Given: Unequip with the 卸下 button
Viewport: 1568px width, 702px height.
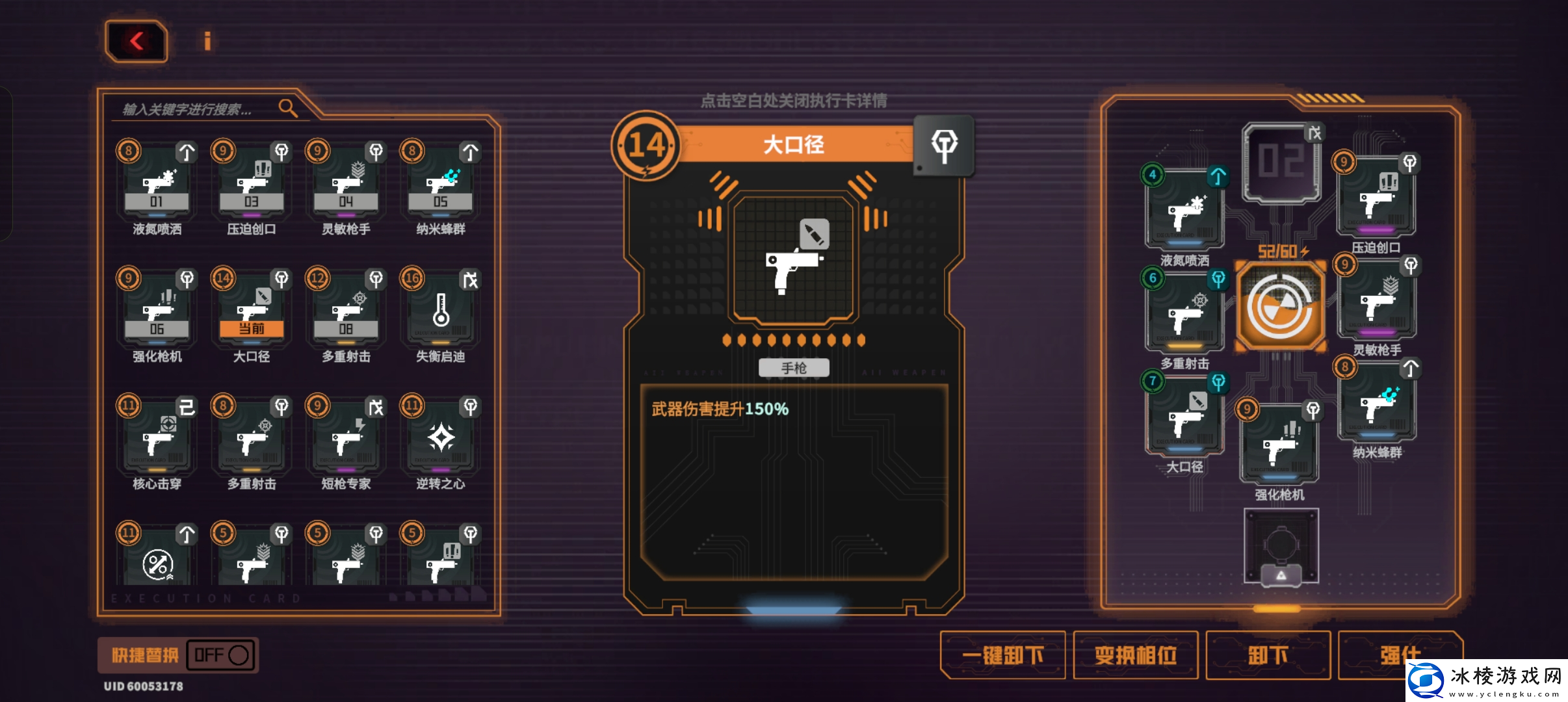Looking at the screenshot, I should [1268, 655].
